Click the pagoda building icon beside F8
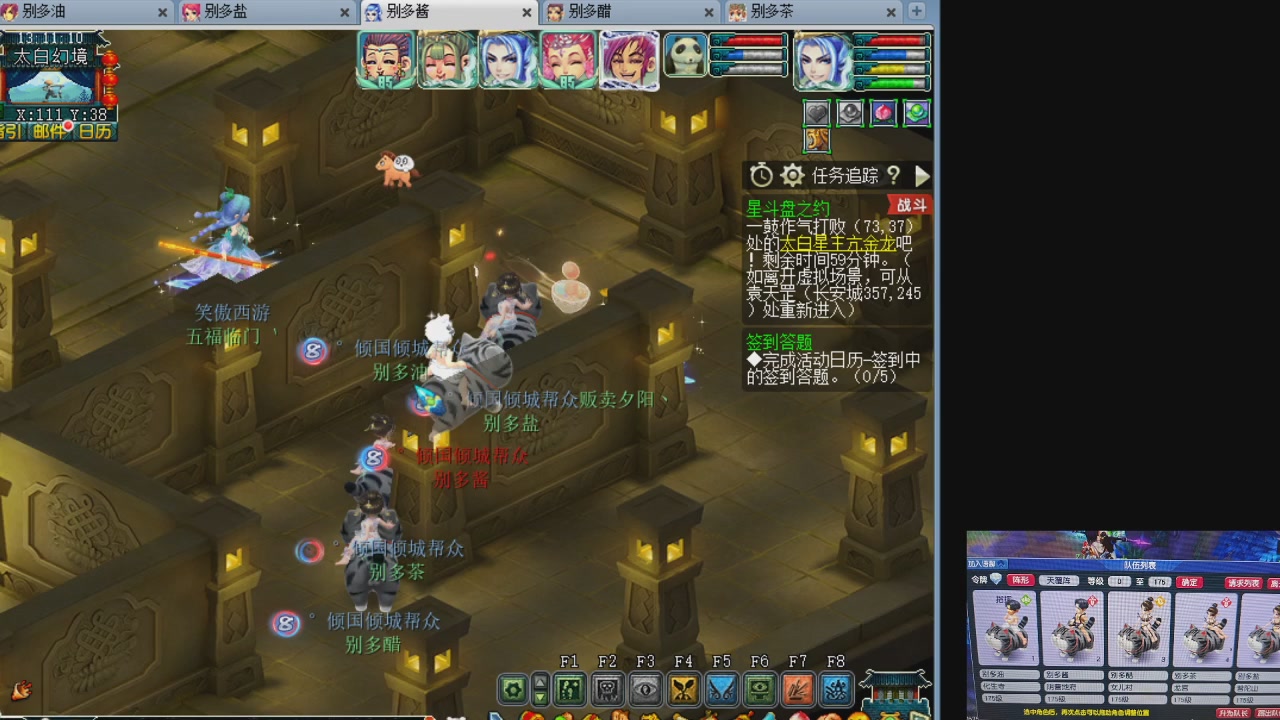This screenshot has width=1280, height=720. point(895,690)
